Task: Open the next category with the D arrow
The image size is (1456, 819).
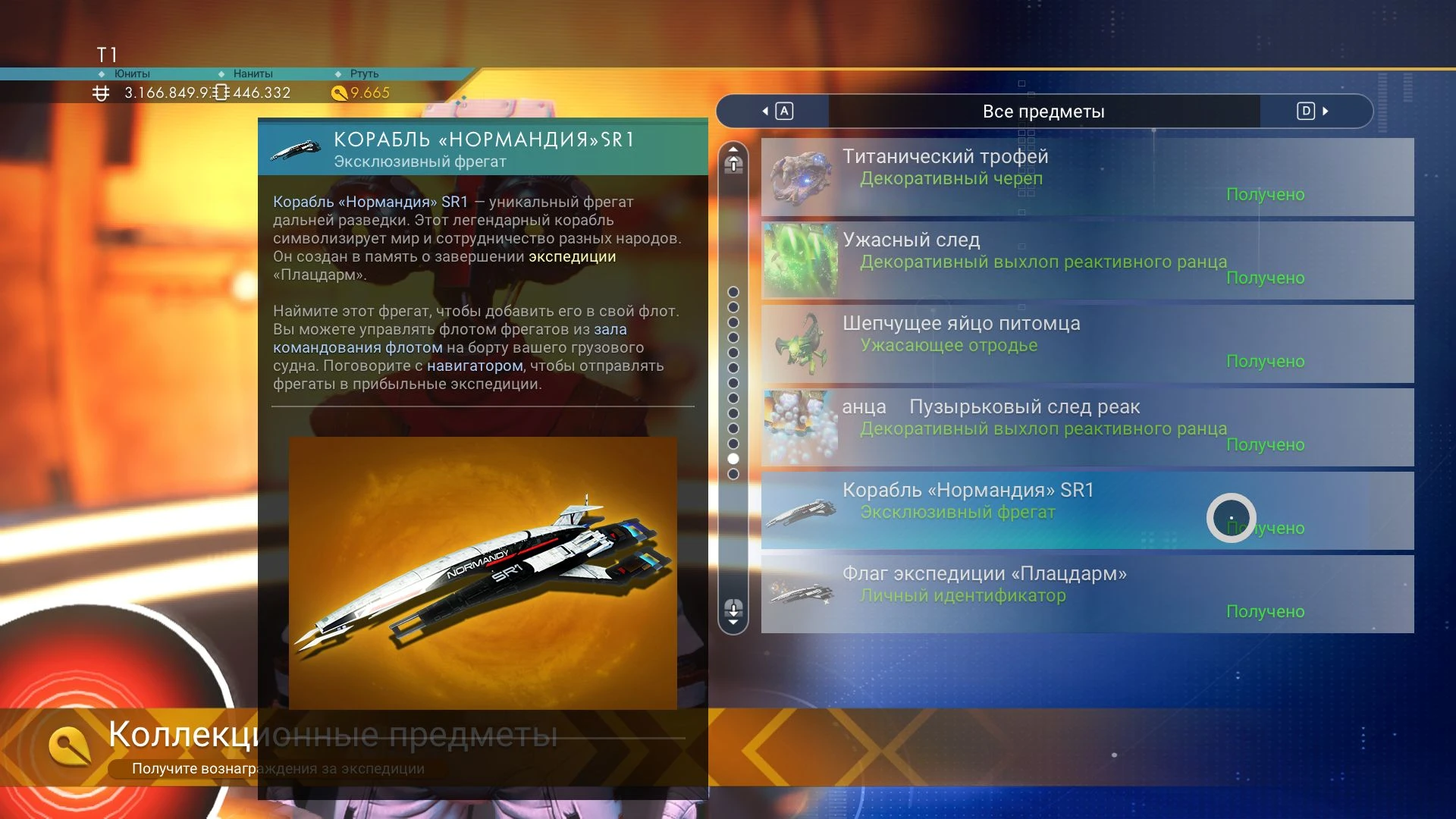Action: tap(1304, 111)
